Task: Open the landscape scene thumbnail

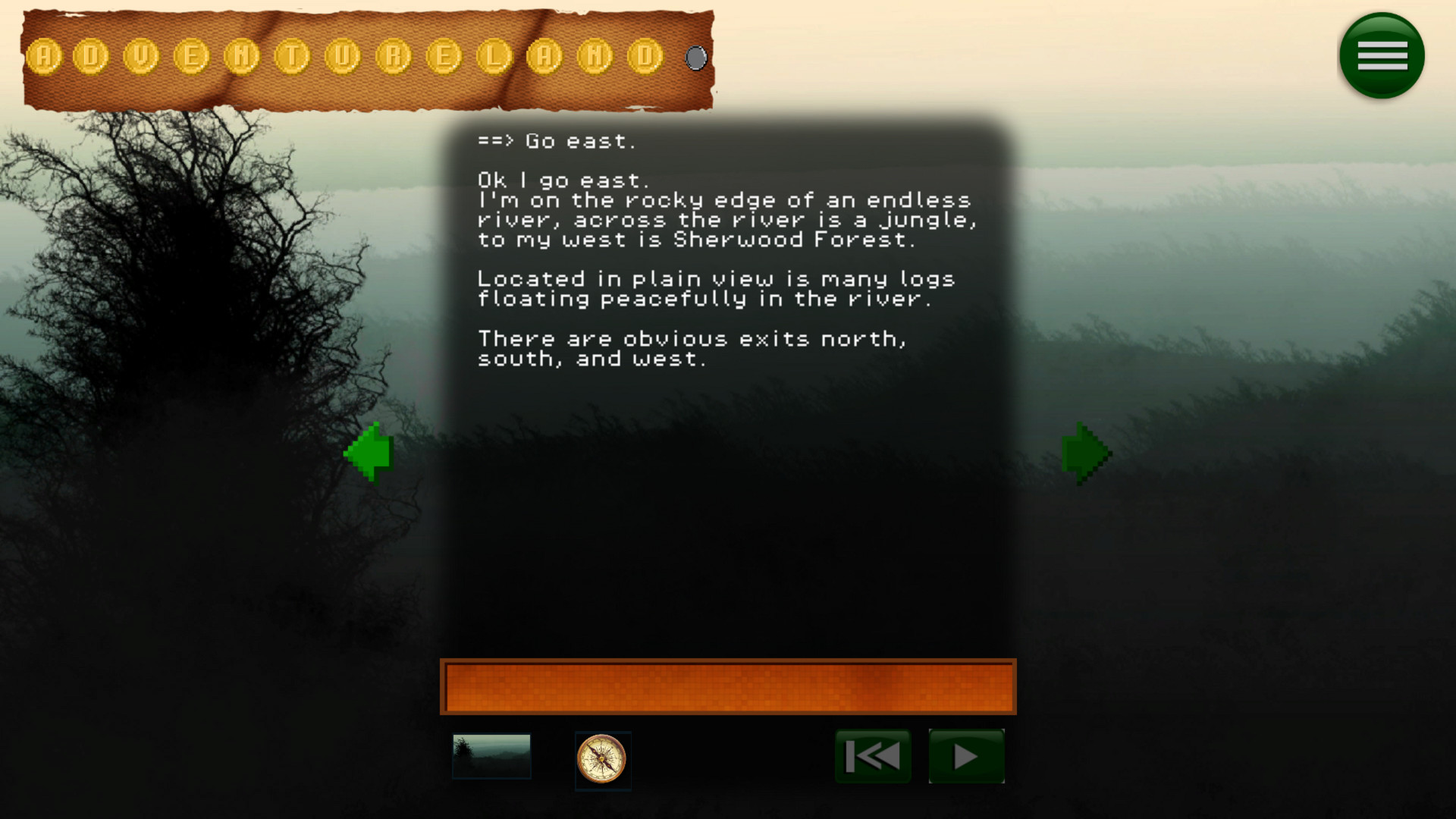Action: tap(492, 755)
